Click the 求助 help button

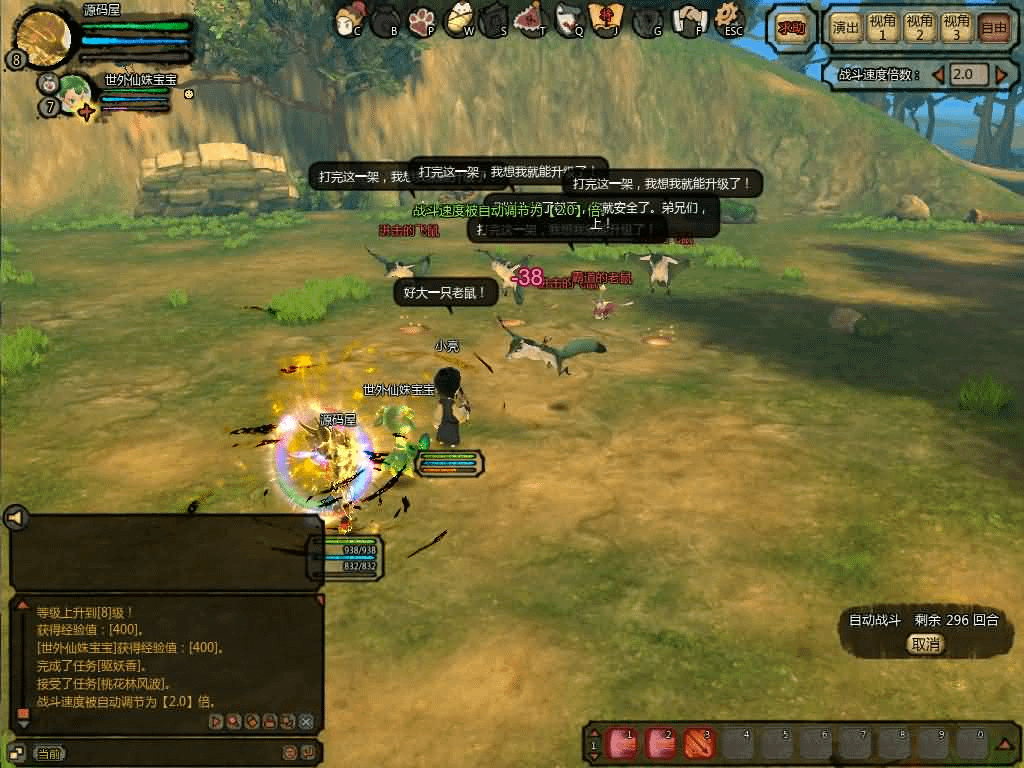click(x=792, y=28)
